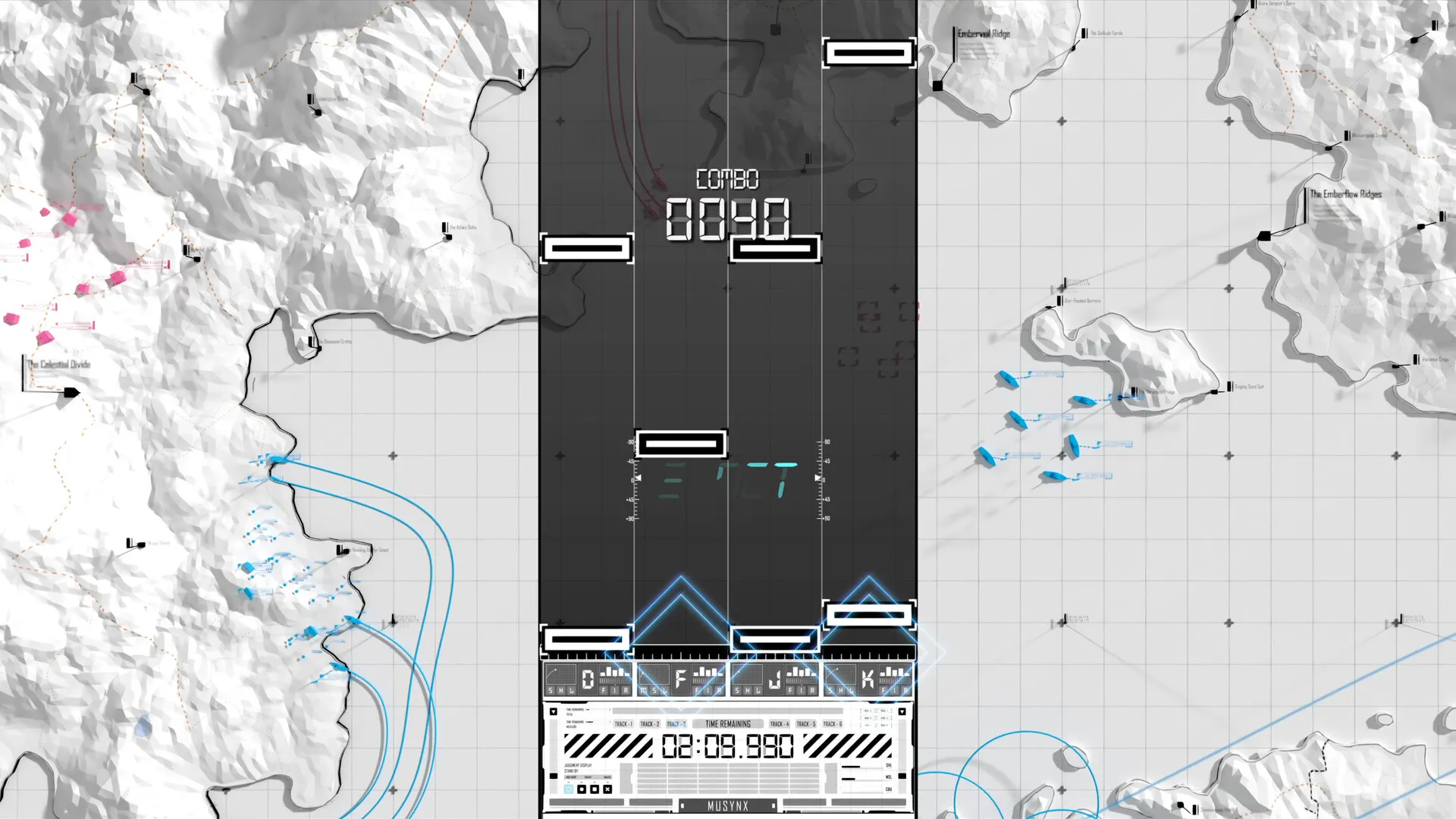Click the F key equalizer panel icon
Viewport: 1456px width, 819px height.
(x=708, y=674)
